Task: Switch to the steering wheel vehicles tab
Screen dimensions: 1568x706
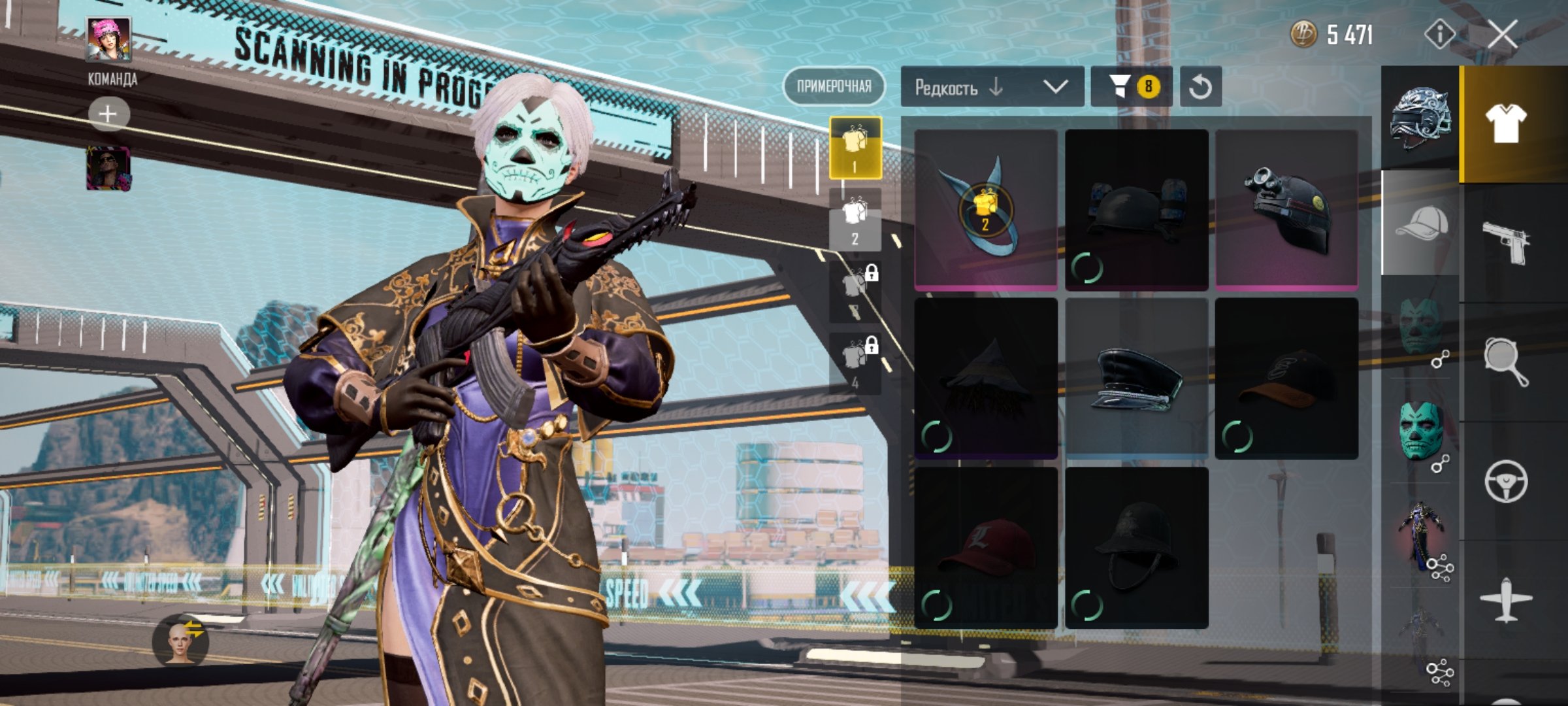Action: coord(1505,481)
